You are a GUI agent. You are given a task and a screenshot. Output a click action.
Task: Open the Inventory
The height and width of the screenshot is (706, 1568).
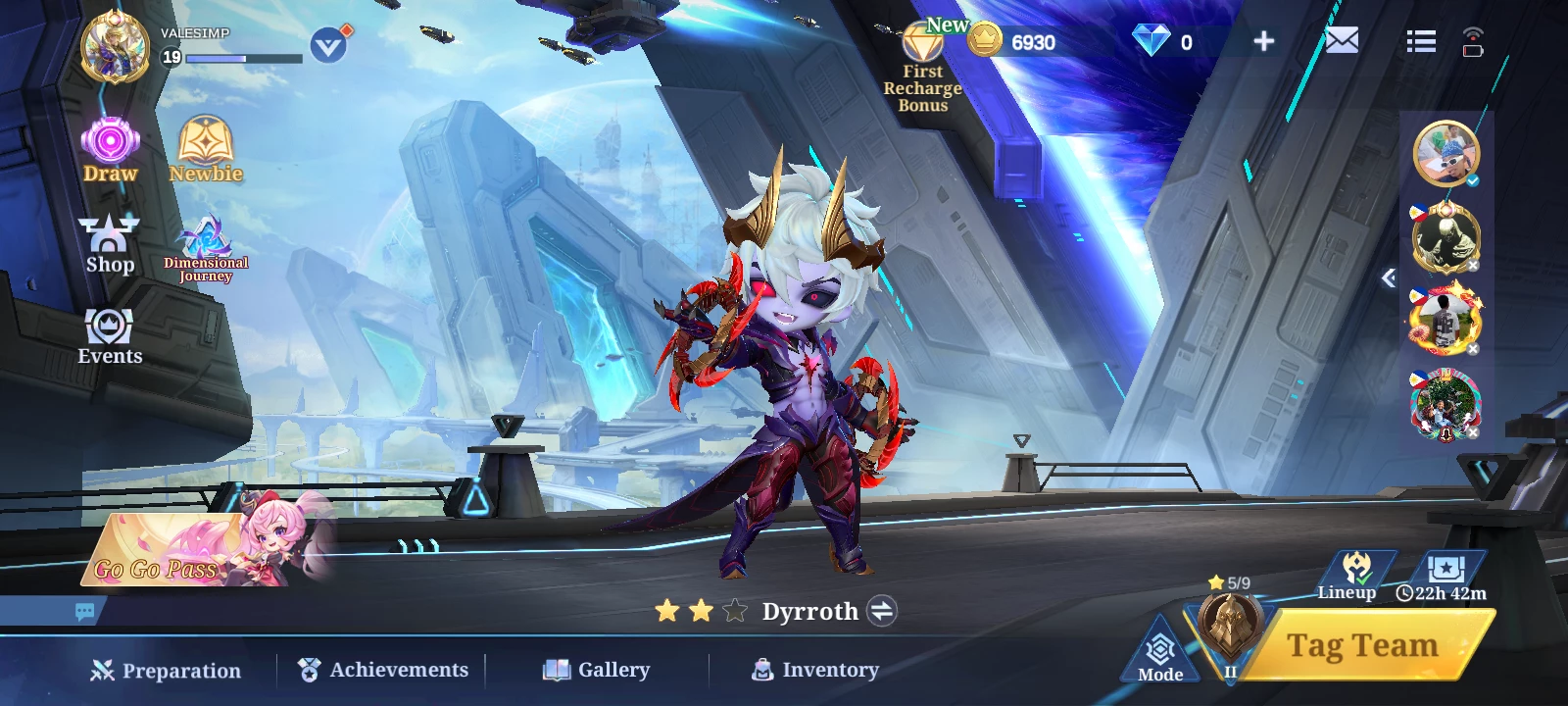point(815,670)
